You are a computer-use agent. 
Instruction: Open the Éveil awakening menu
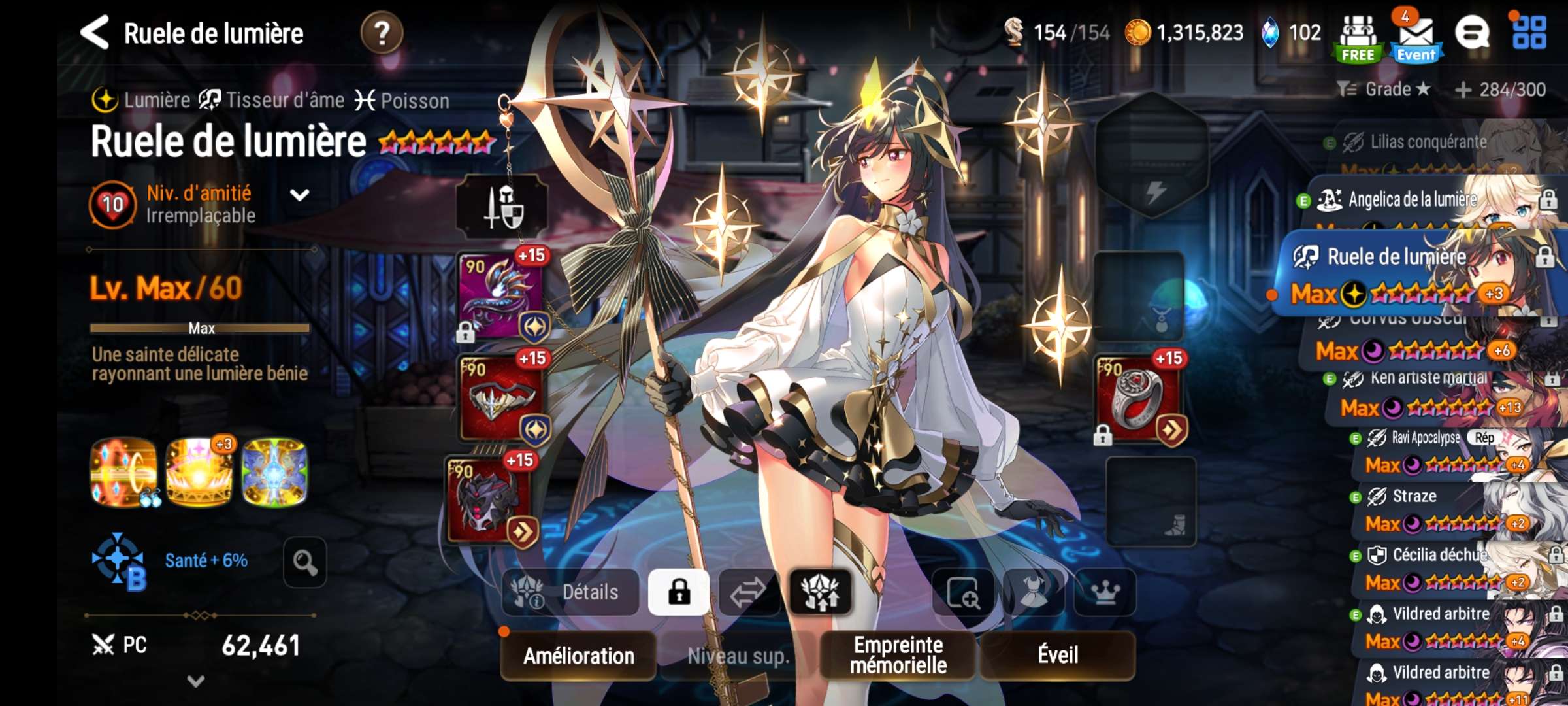click(1058, 655)
